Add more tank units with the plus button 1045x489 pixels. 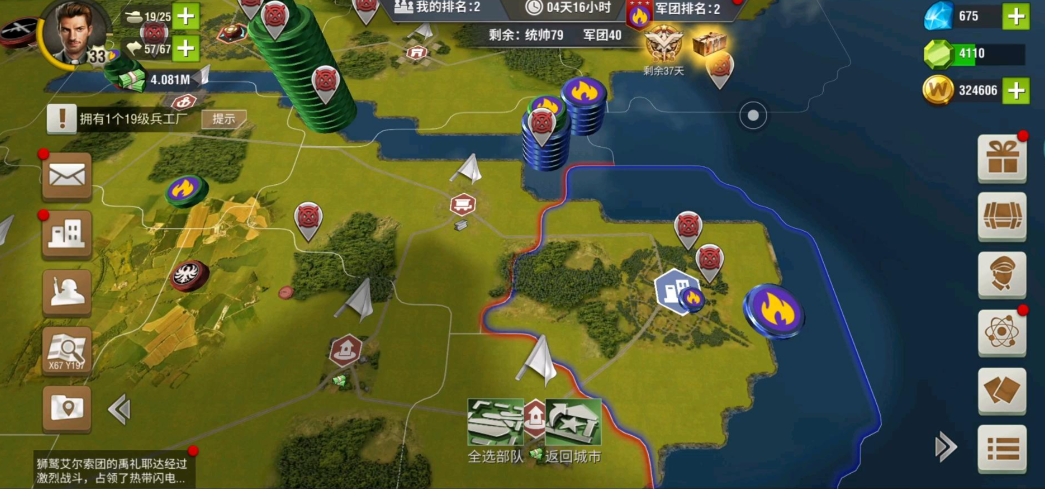point(186,16)
